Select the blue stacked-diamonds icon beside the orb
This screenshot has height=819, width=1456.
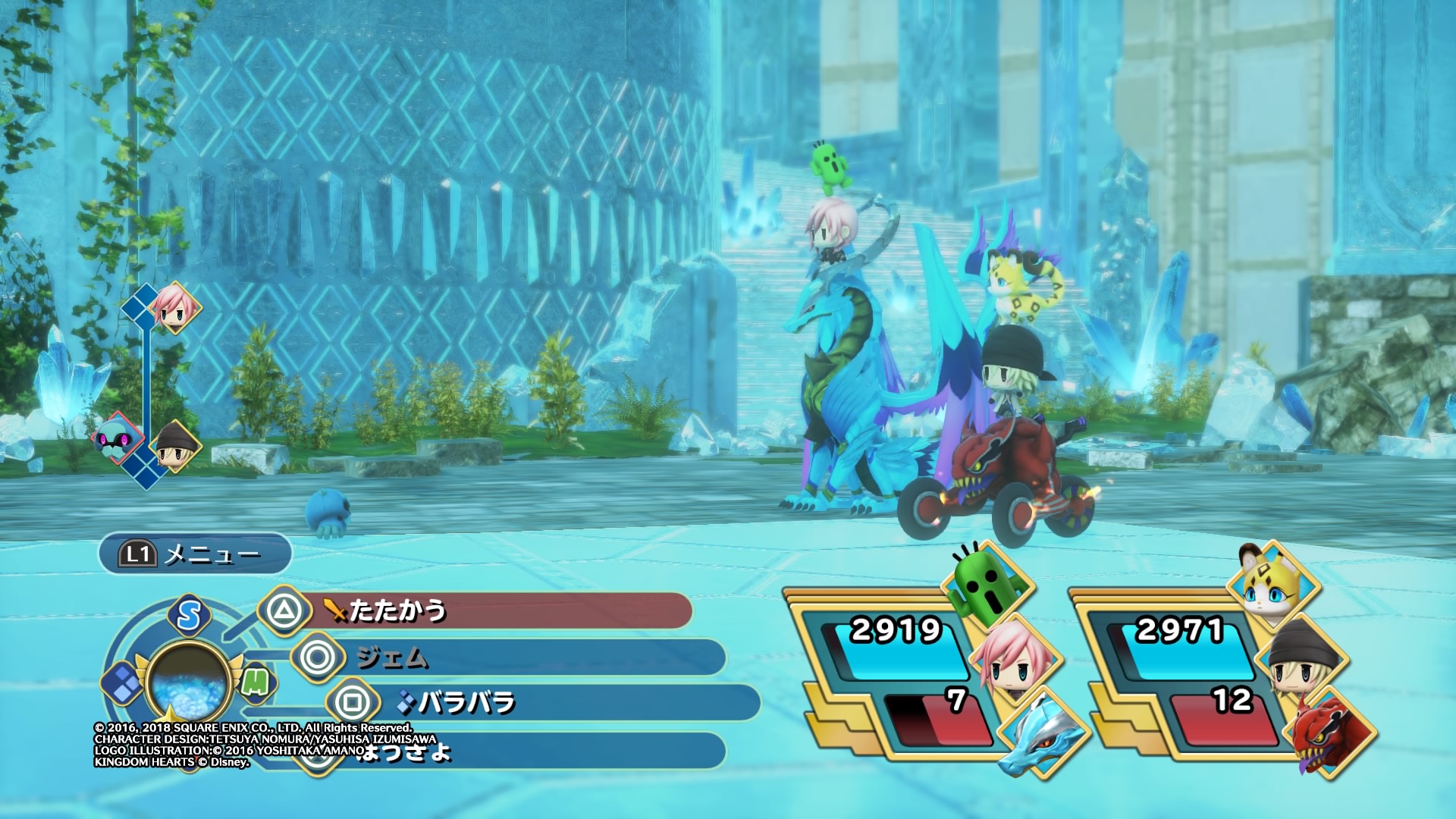tap(121, 682)
